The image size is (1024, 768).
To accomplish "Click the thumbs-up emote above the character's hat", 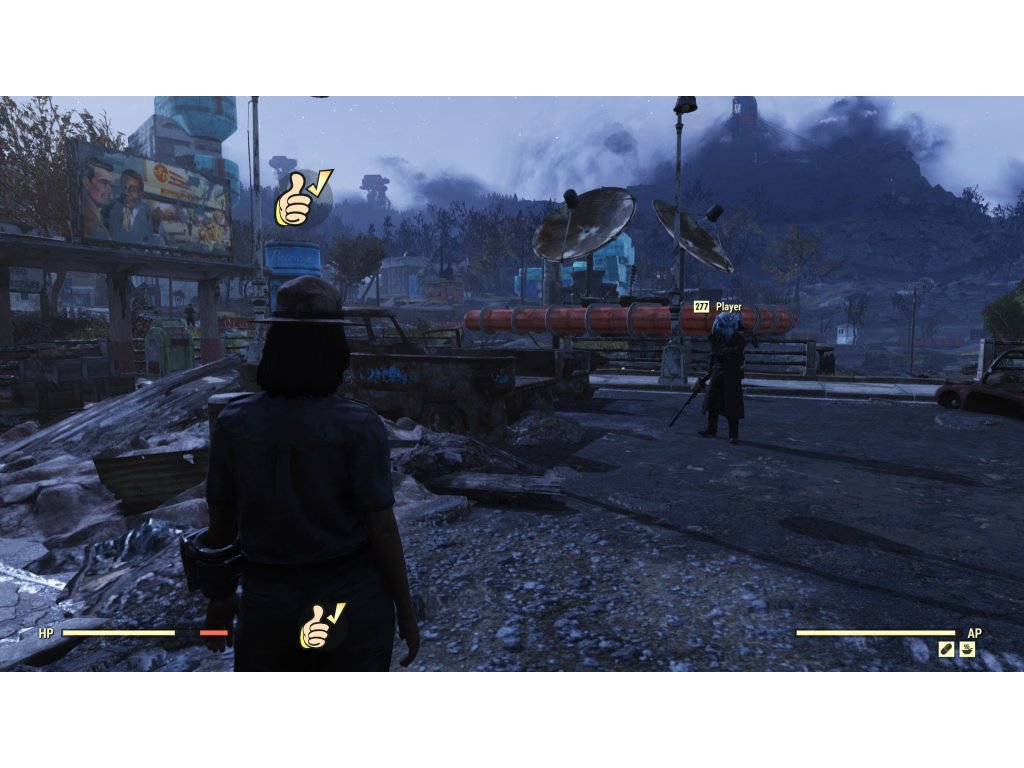I will [x=302, y=199].
